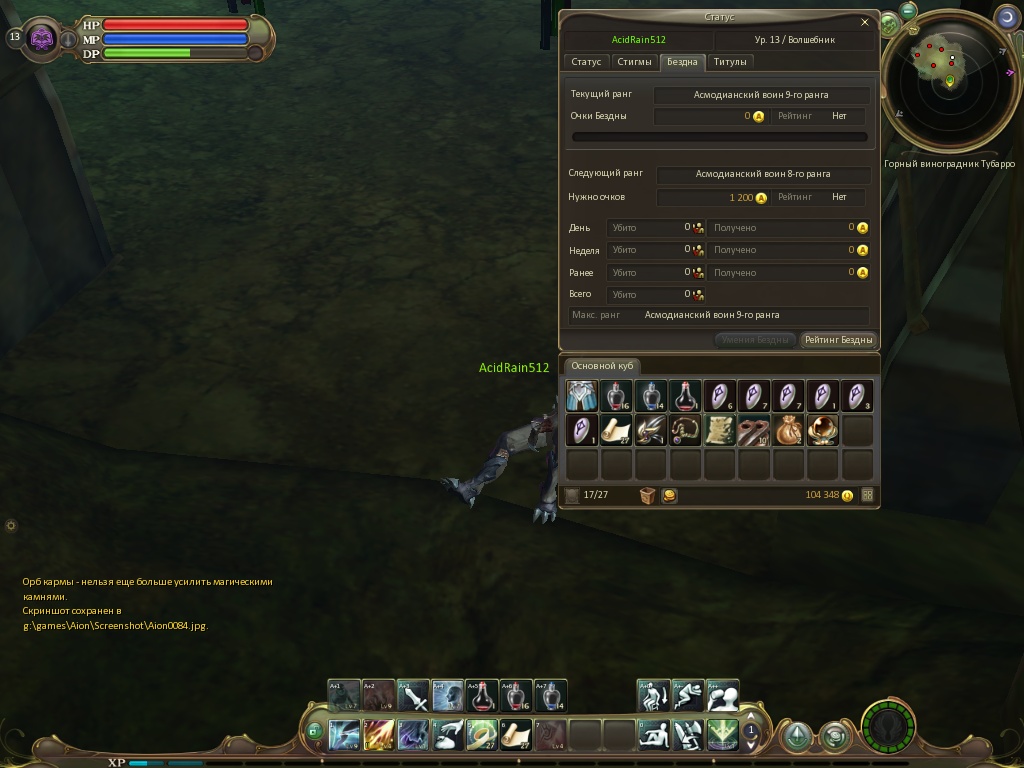Activate the first hotbar skill slot
This screenshot has width=1024, height=768.
click(345, 735)
